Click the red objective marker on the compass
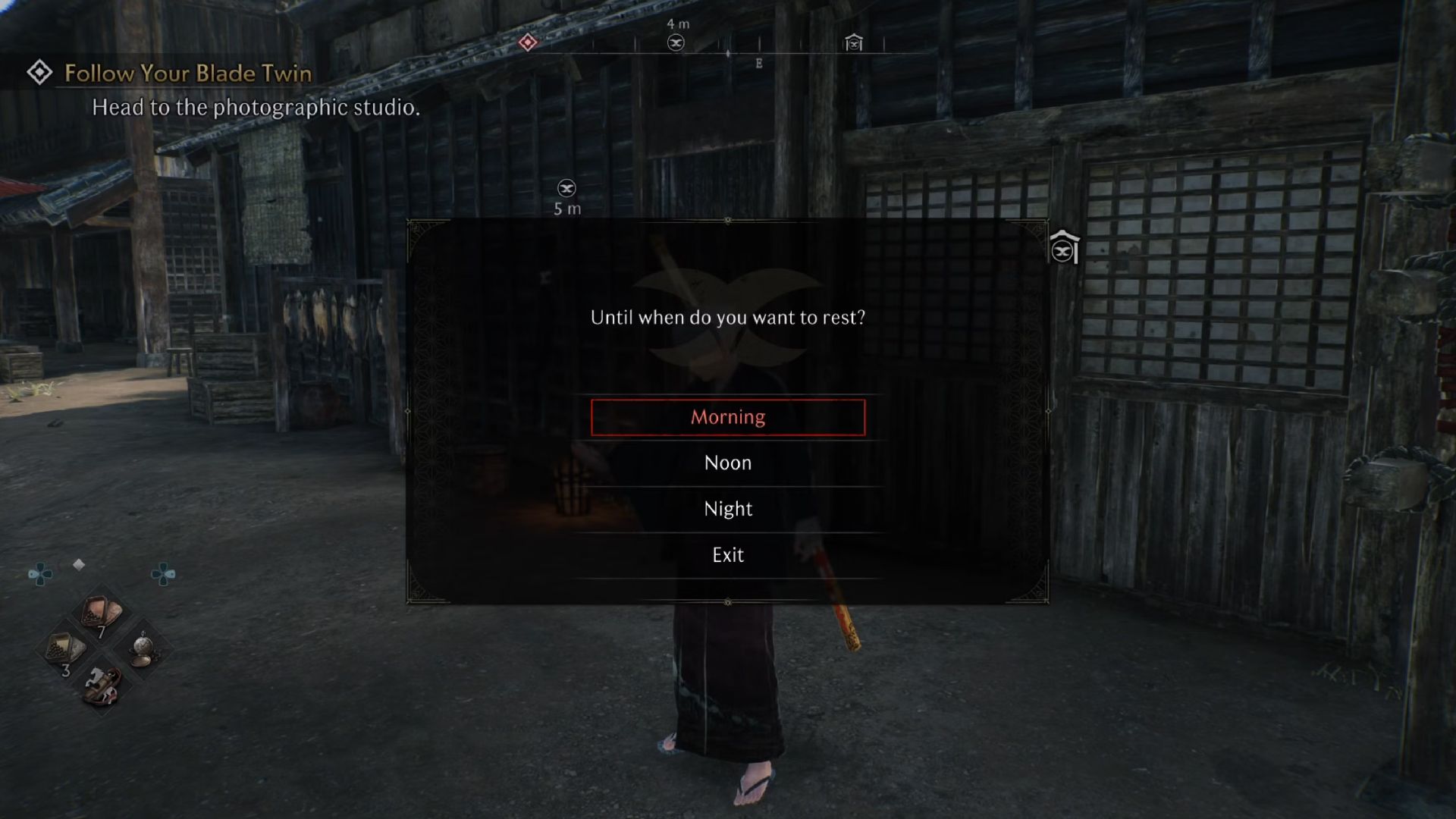1456x819 pixels. point(529,43)
